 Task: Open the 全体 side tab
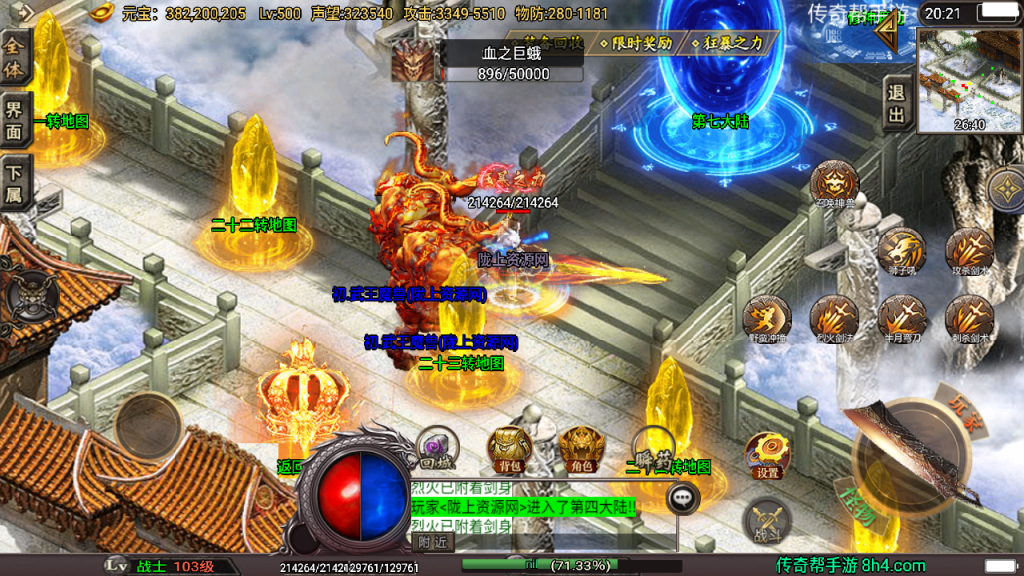tap(15, 56)
